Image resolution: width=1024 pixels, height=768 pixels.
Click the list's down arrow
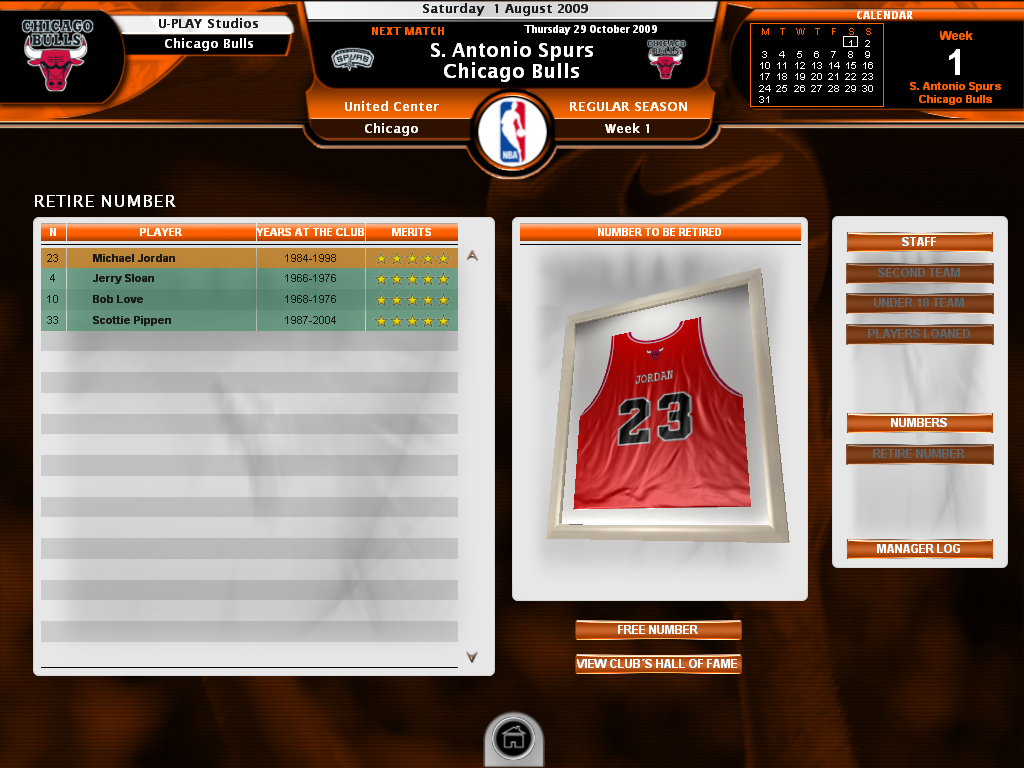(472, 657)
